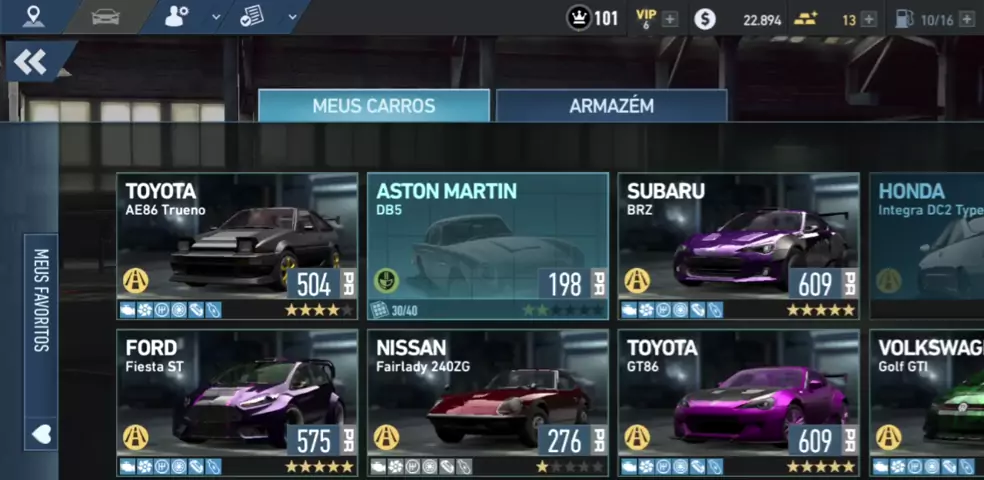Image resolution: width=984 pixels, height=480 pixels.
Task: Add more gold bars with plus button
Action: (x=868, y=19)
